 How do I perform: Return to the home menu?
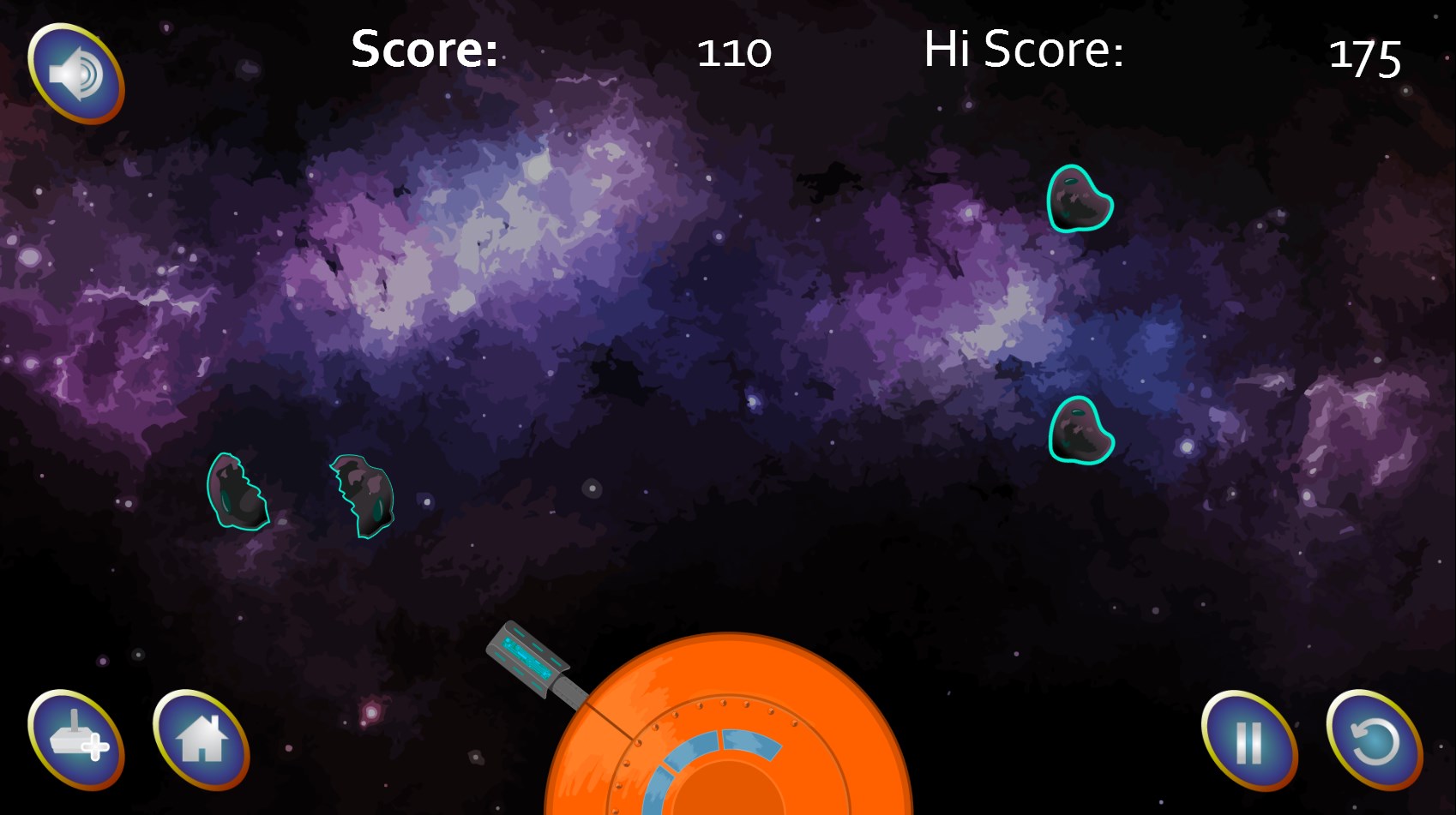point(202,740)
